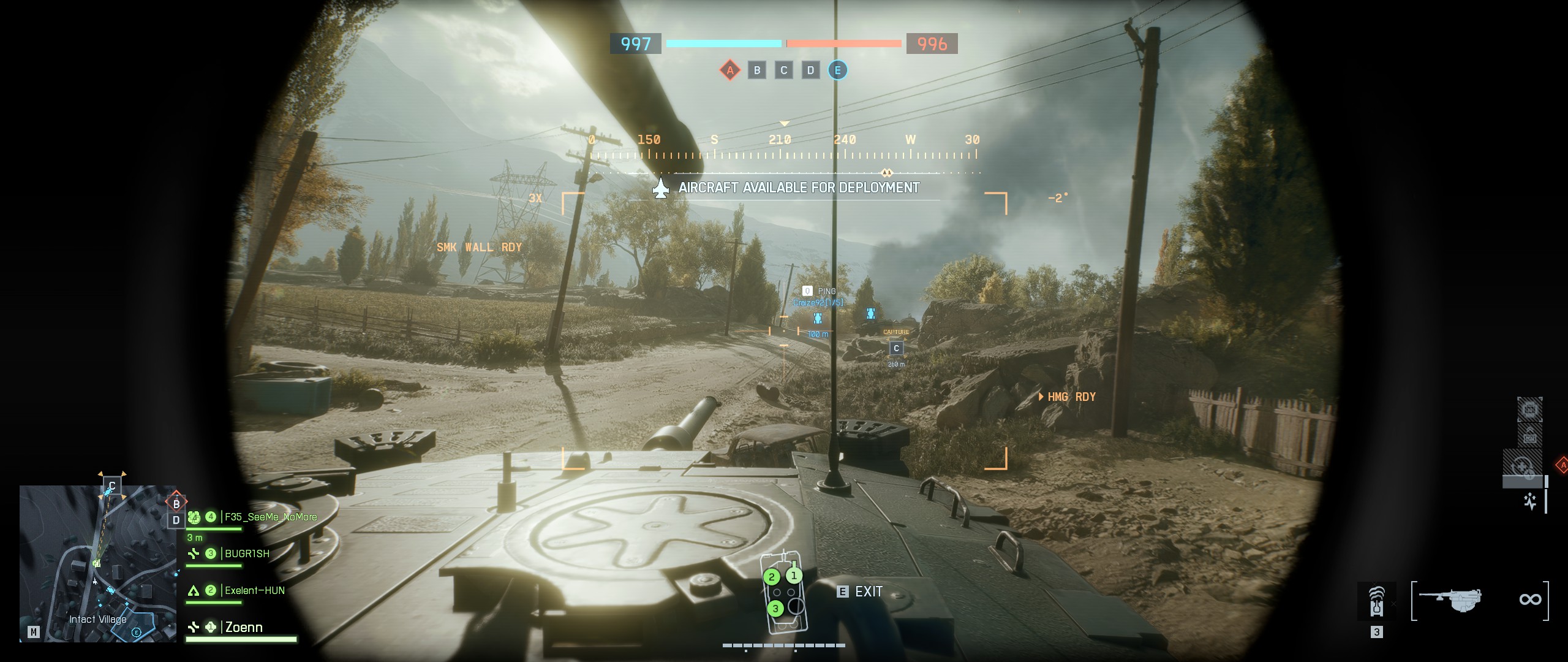Switch to vehicle seat 3
1568x662 pixels.
(775, 609)
